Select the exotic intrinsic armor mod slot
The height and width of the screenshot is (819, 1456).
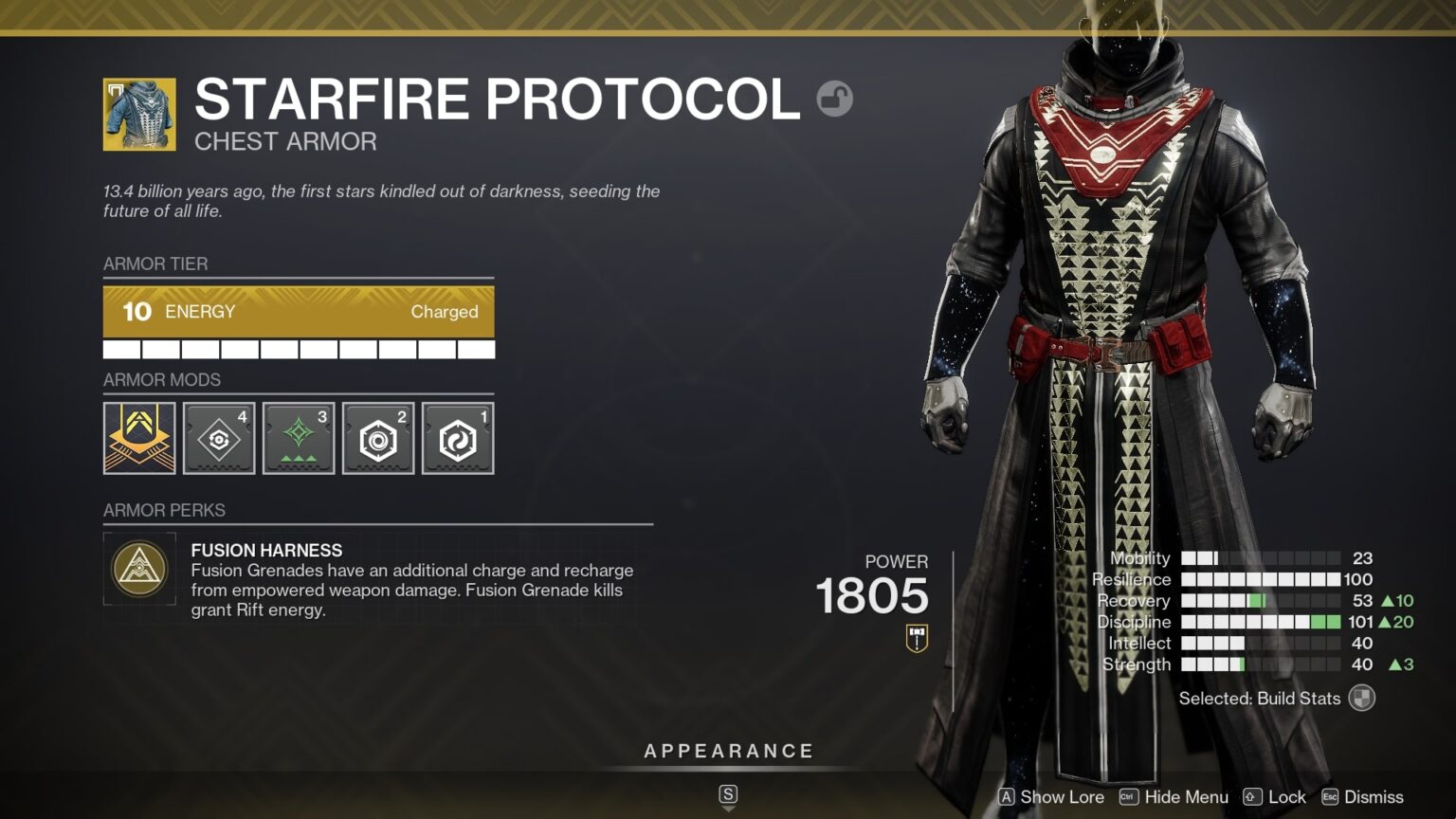[x=139, y=437]
